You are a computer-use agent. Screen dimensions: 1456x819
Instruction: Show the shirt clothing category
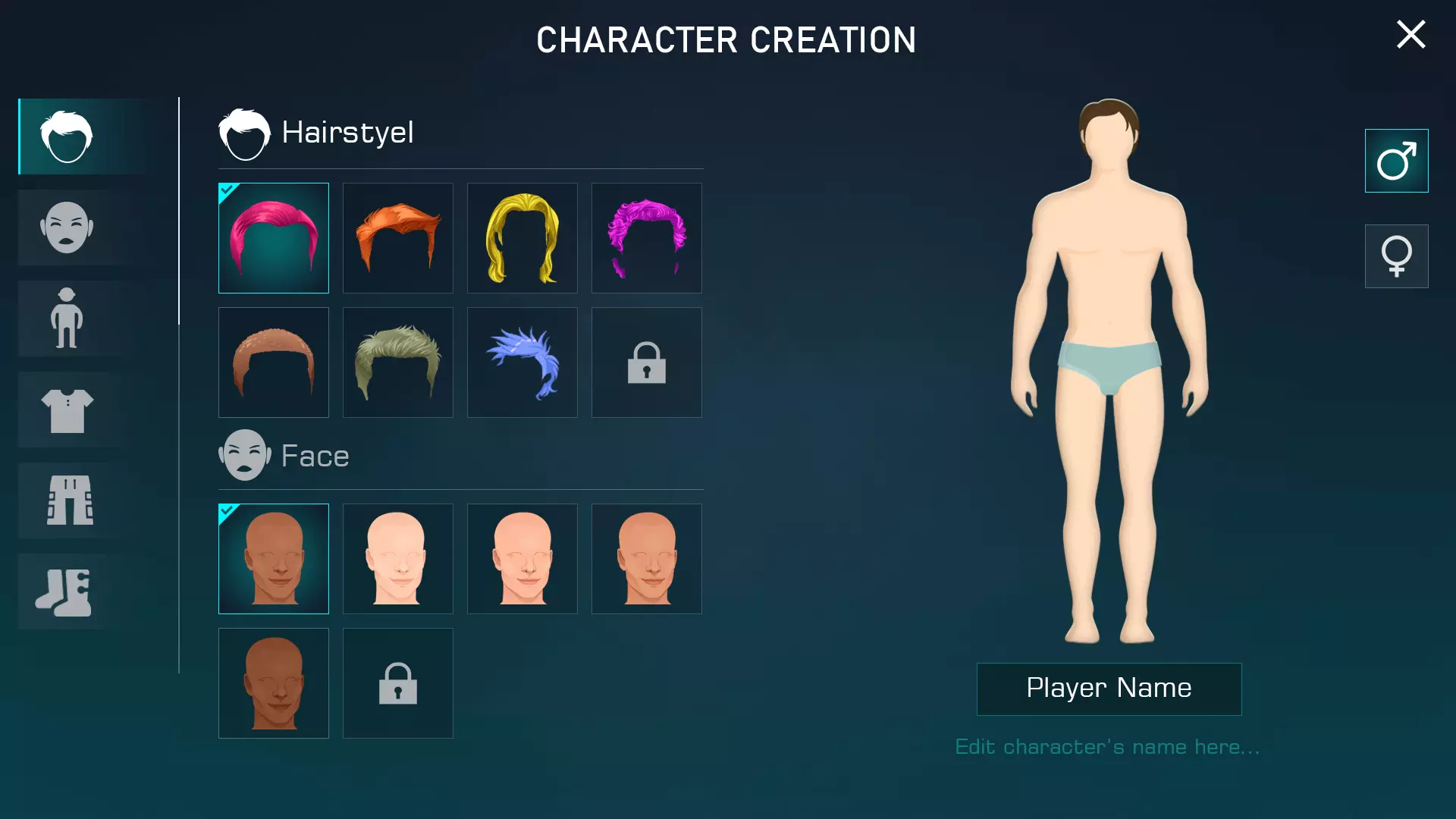67,409
